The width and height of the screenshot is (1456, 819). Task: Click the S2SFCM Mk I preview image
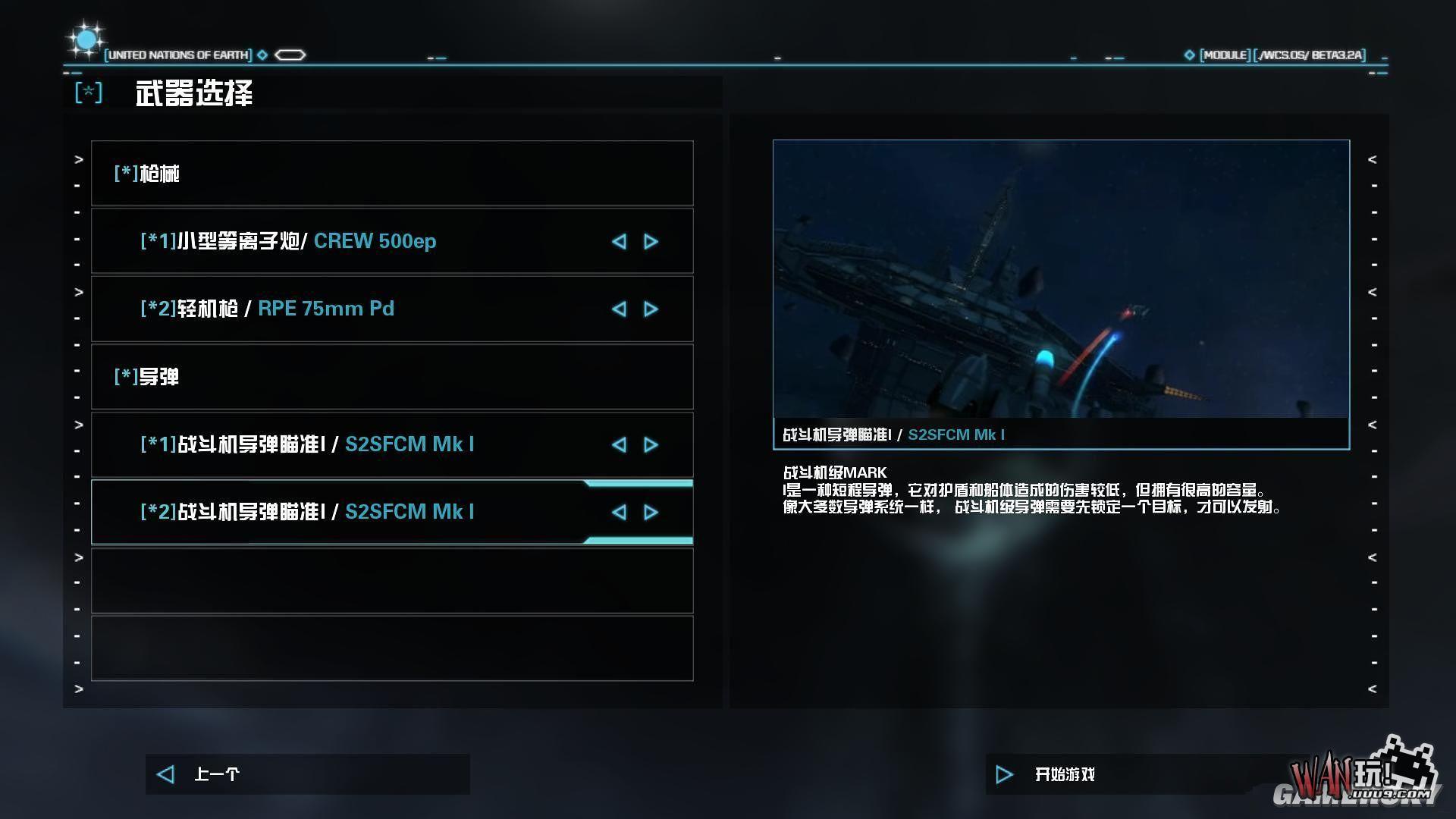[1061, 279]
